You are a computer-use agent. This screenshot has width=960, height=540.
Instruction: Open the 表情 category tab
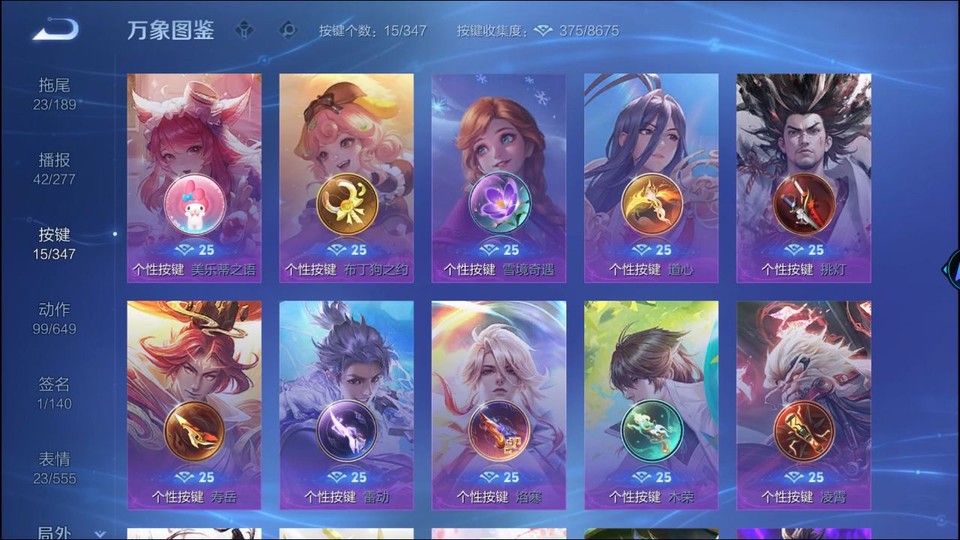[x=55, y=468]
